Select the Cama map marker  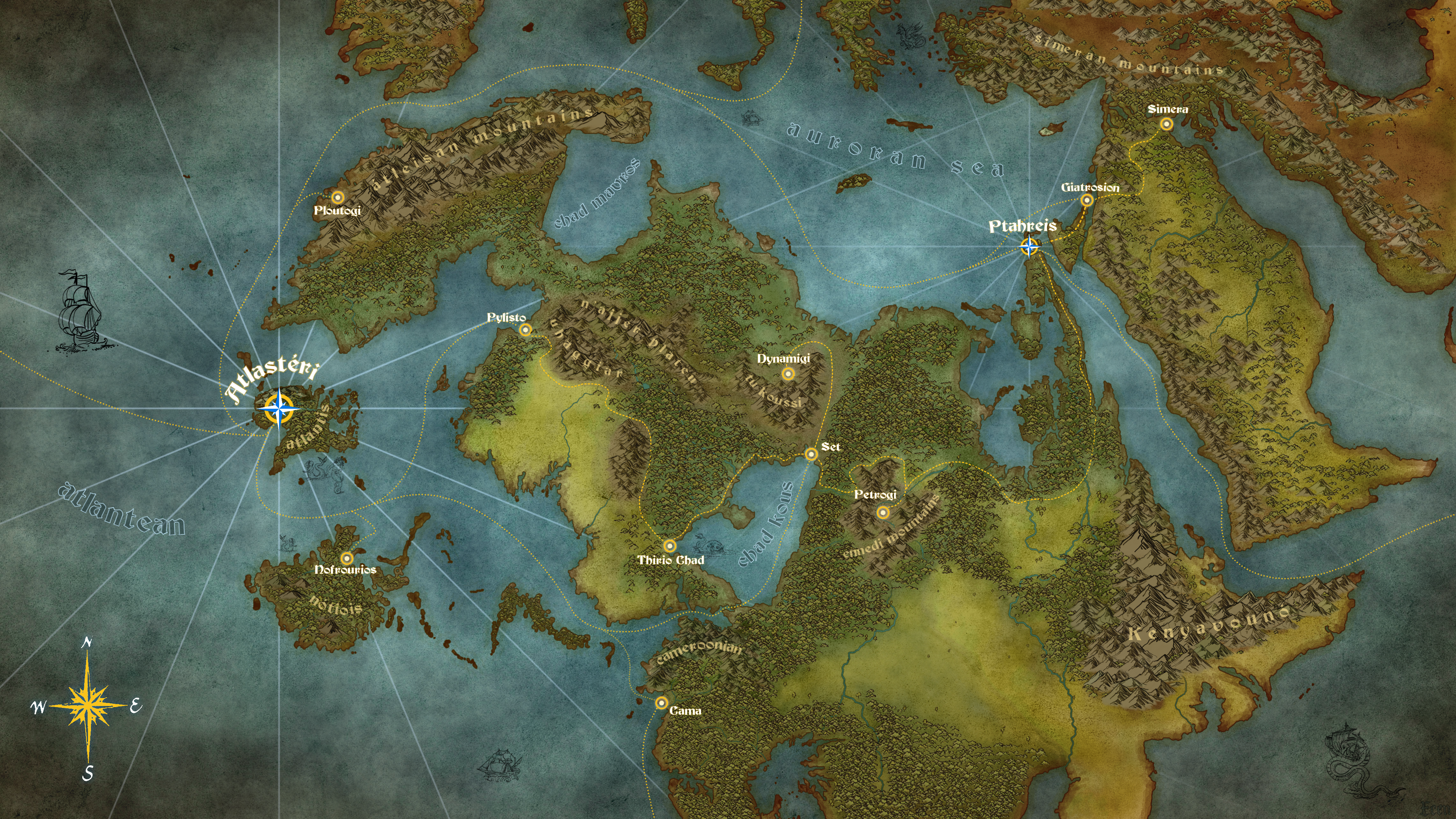click(661, 703)
